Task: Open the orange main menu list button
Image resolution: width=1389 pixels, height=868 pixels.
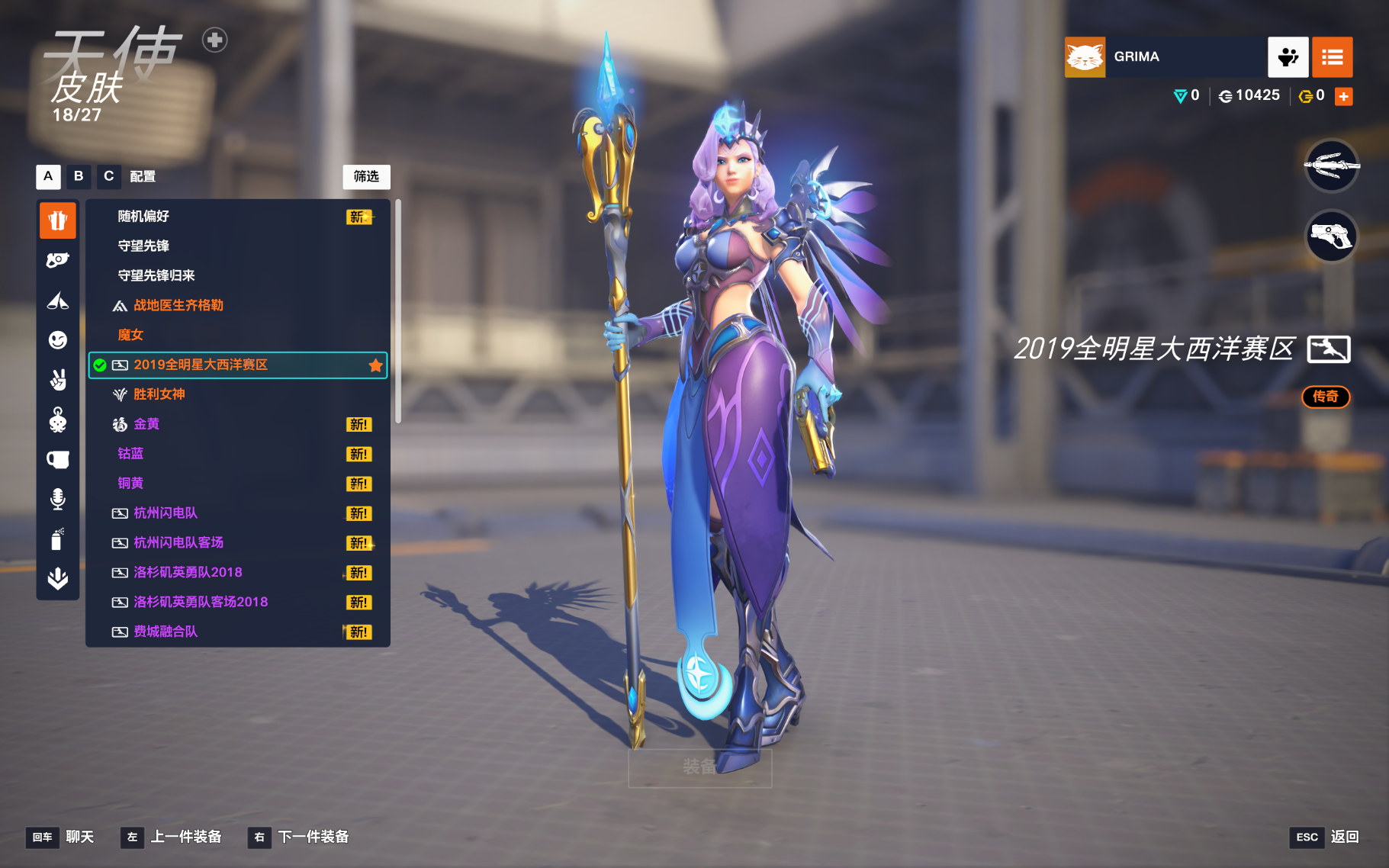Action: coord(1332,57)
